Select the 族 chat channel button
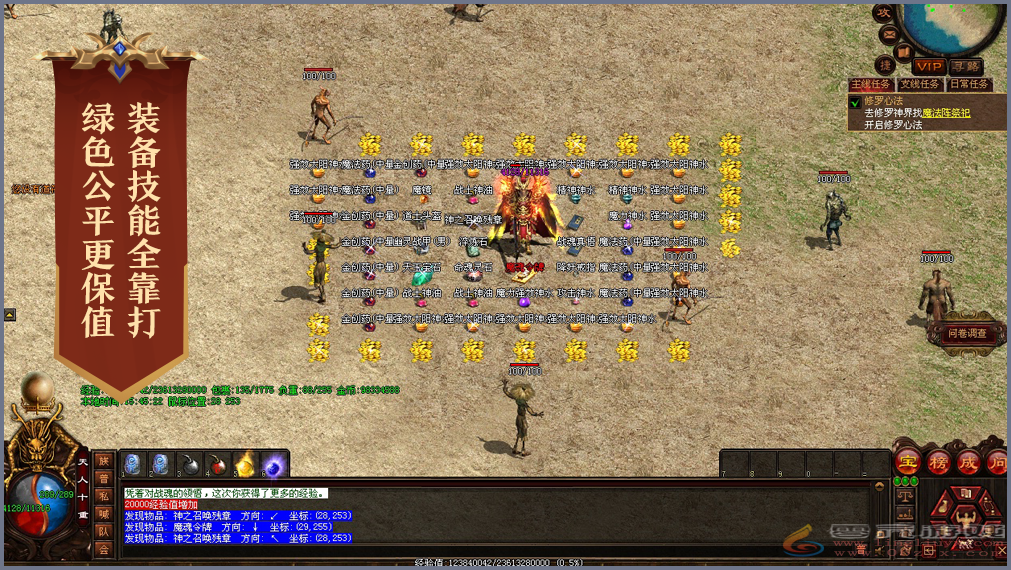Image resolution: width=1011 pixels, height=570 pixels. (104, 462)
